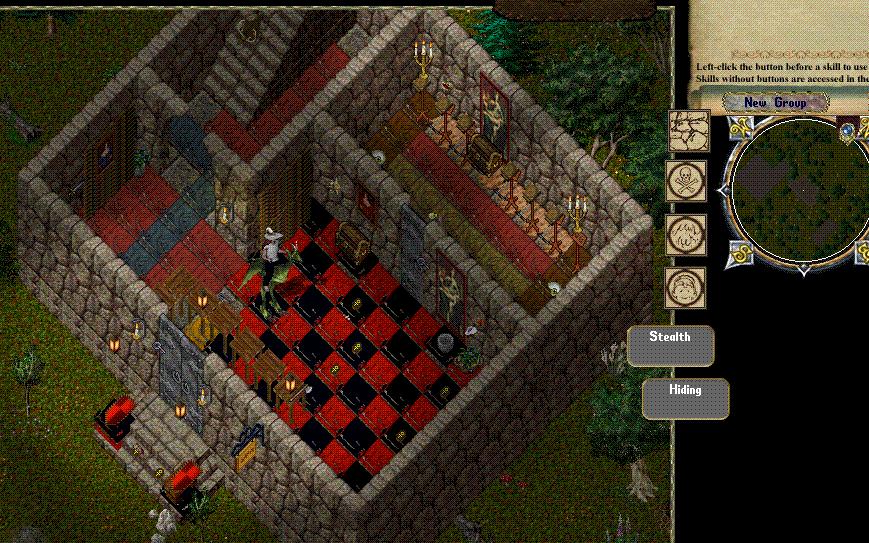Select the cracked stone wall icon
This screenshot has height=543, width=869.
[x=688, y=131]
